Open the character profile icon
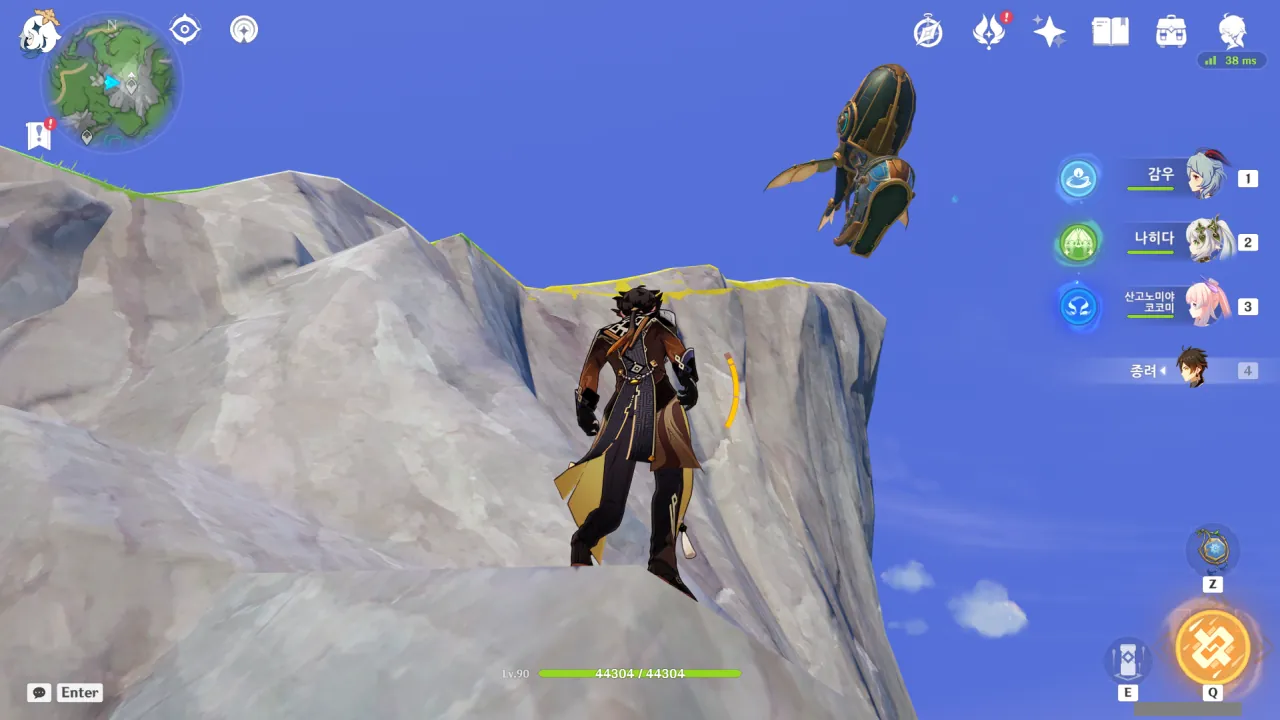1280x720 pixels. (x=1232, y=32)
